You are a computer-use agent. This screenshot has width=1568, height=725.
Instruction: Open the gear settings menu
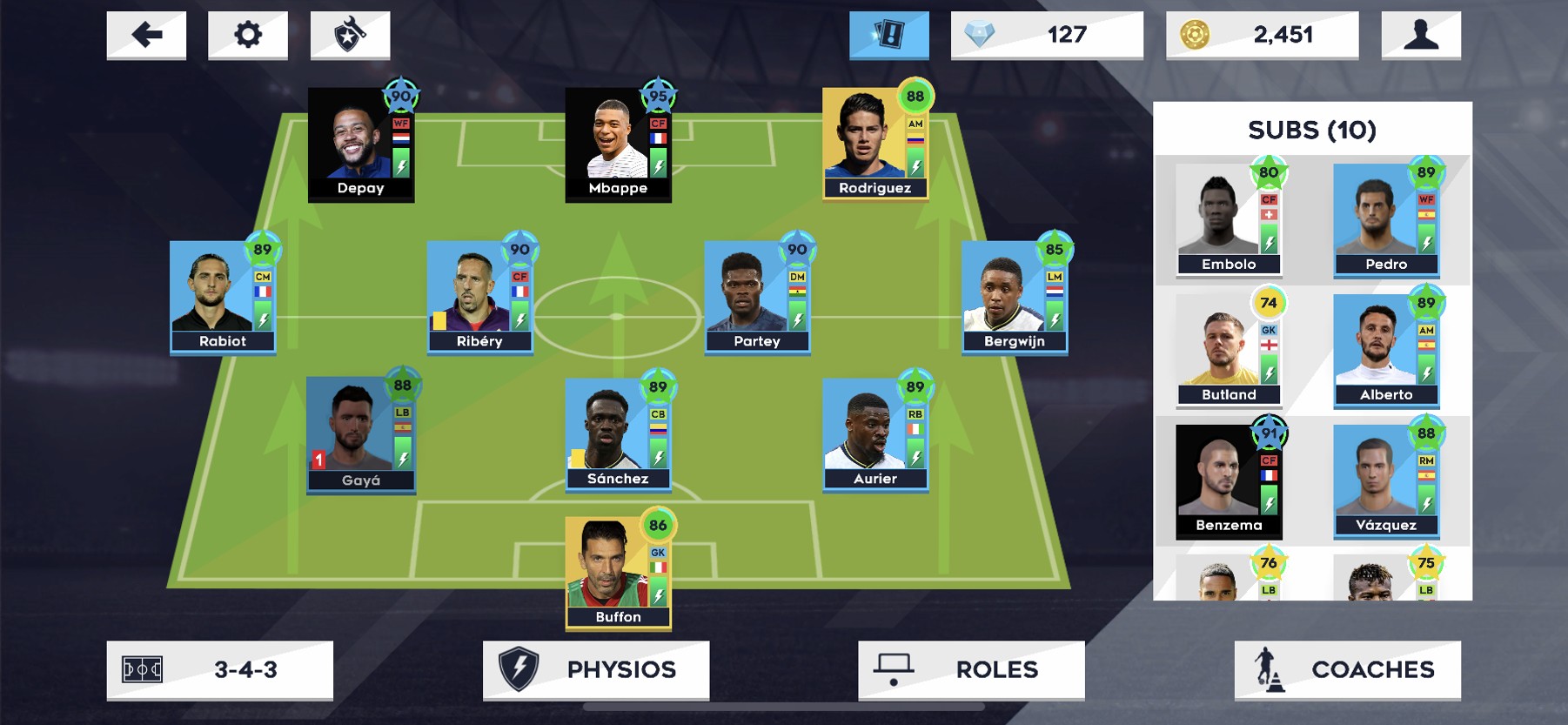tap(248, 35)
